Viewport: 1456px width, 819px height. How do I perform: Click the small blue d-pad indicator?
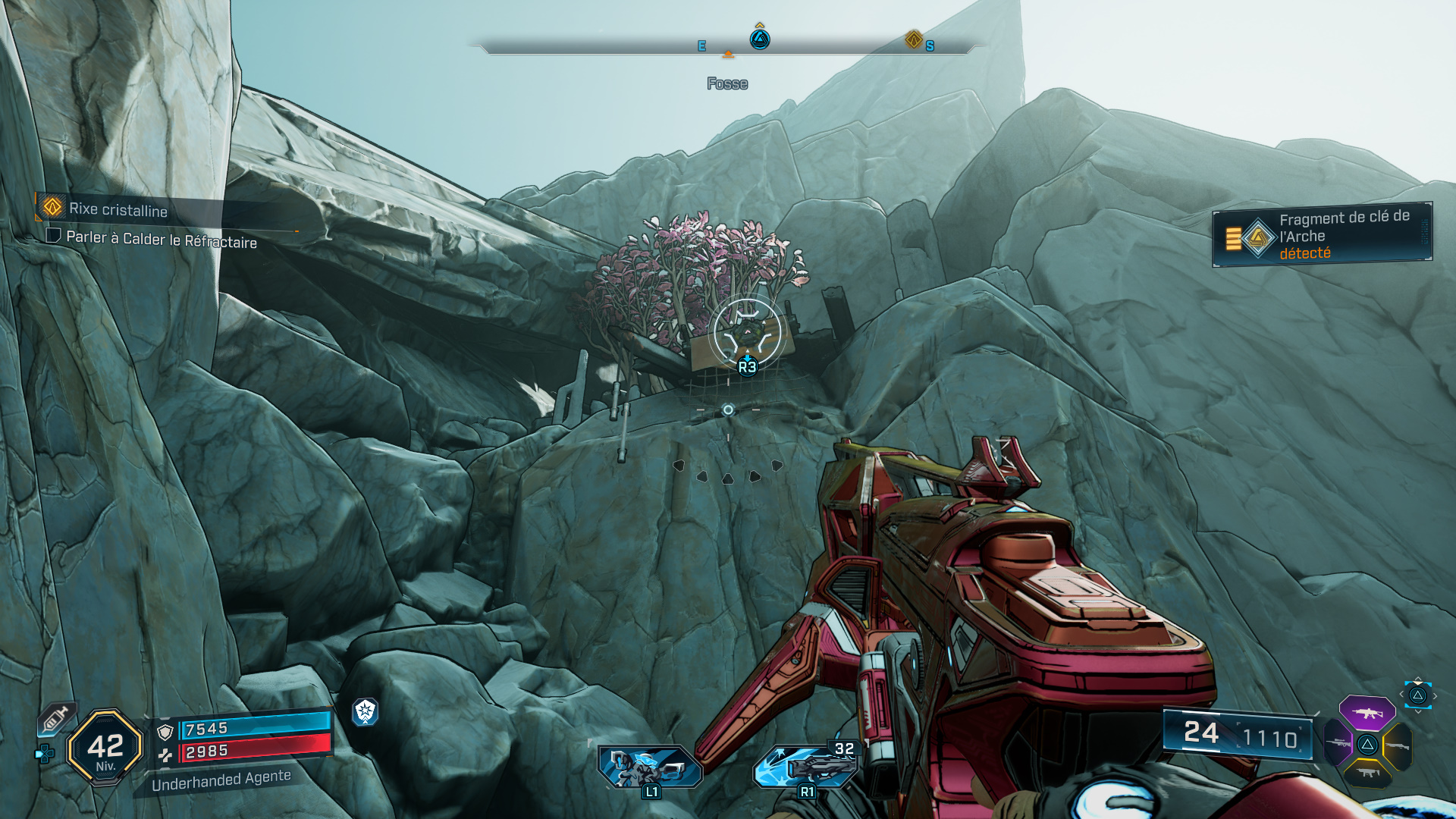45,754
